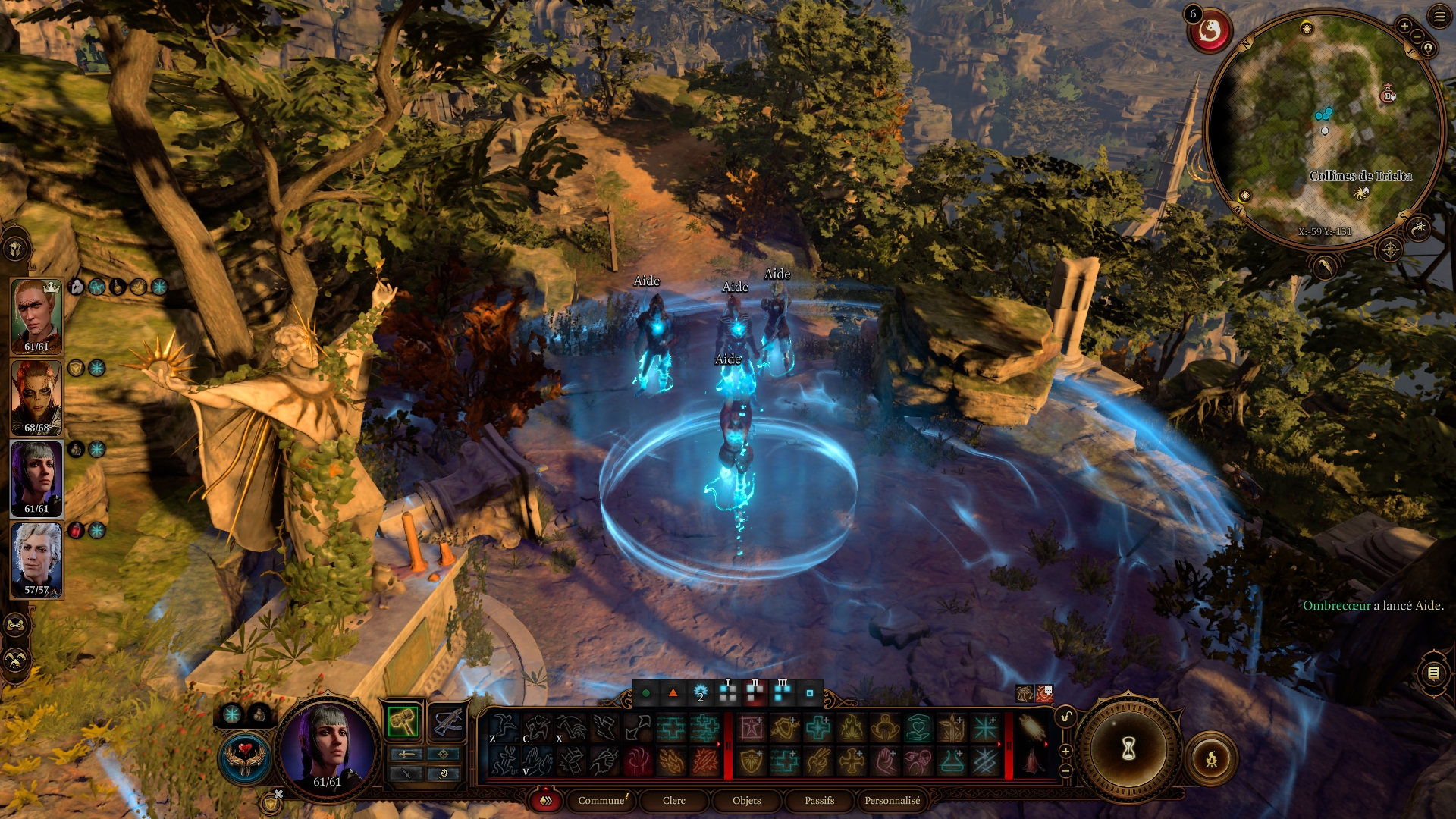Equip the warhammer melee weapon slot

[403, 721]
